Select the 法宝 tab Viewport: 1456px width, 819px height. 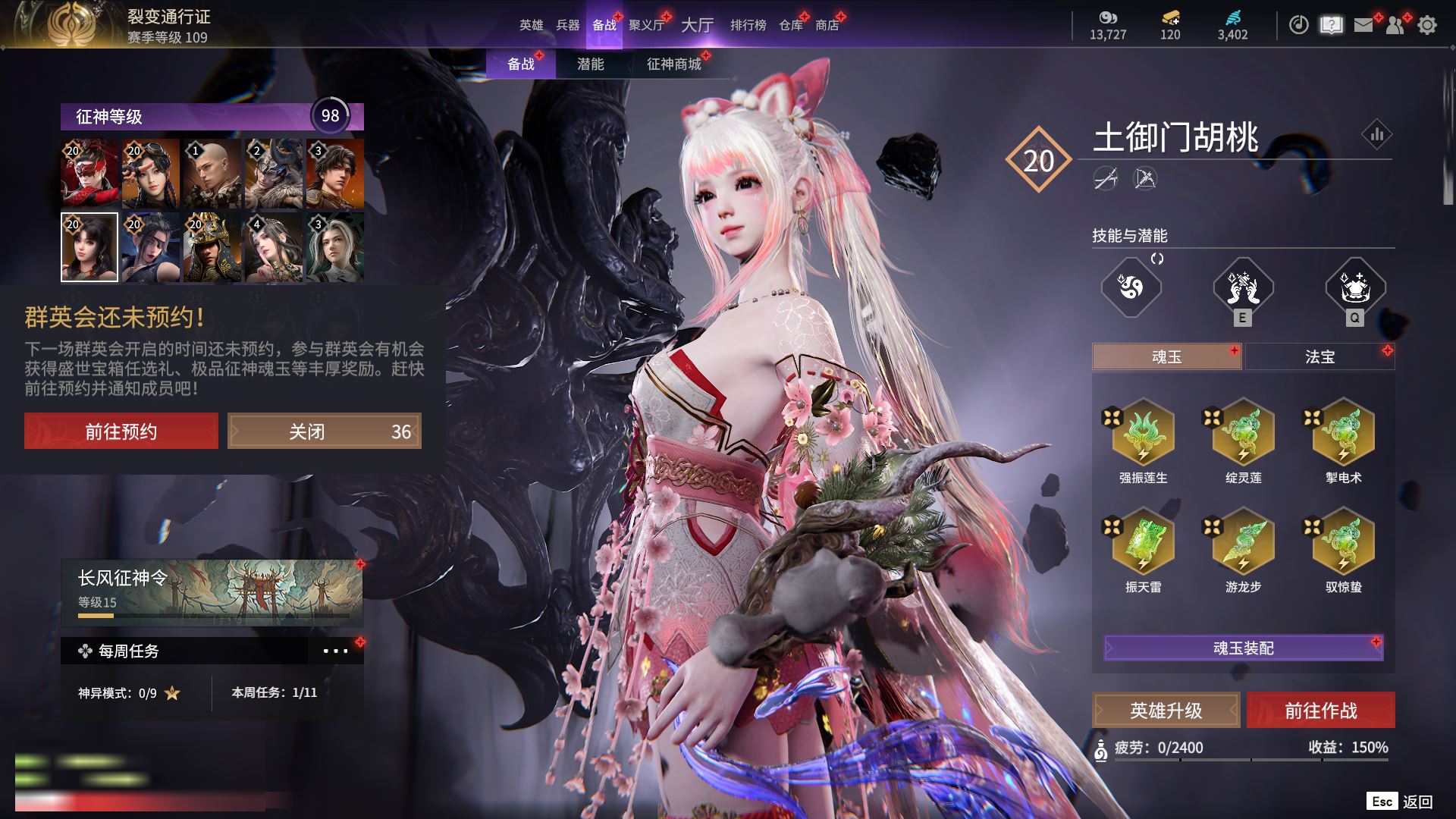[1319, 356]
